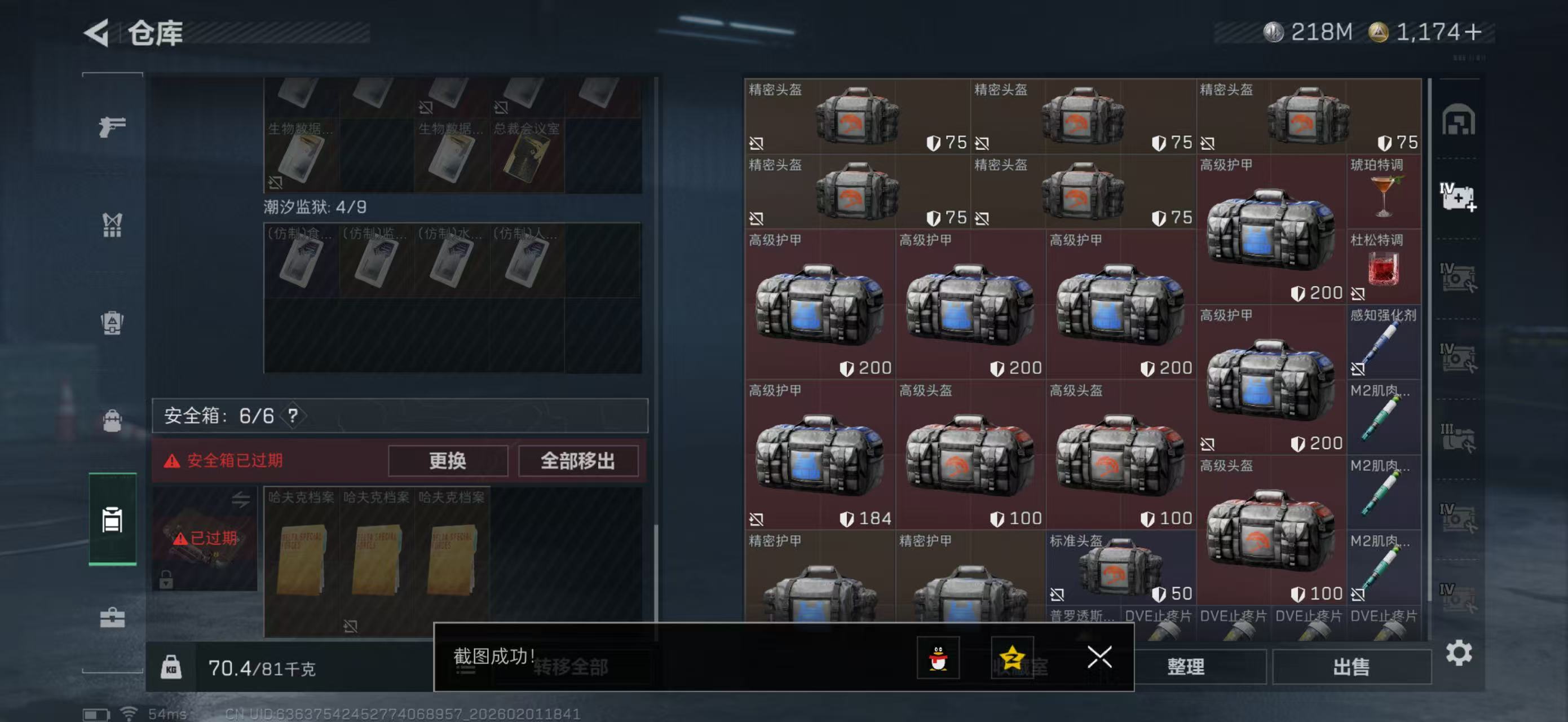
Task: Open the chest rig category icon
Action: tap(112, 225)
